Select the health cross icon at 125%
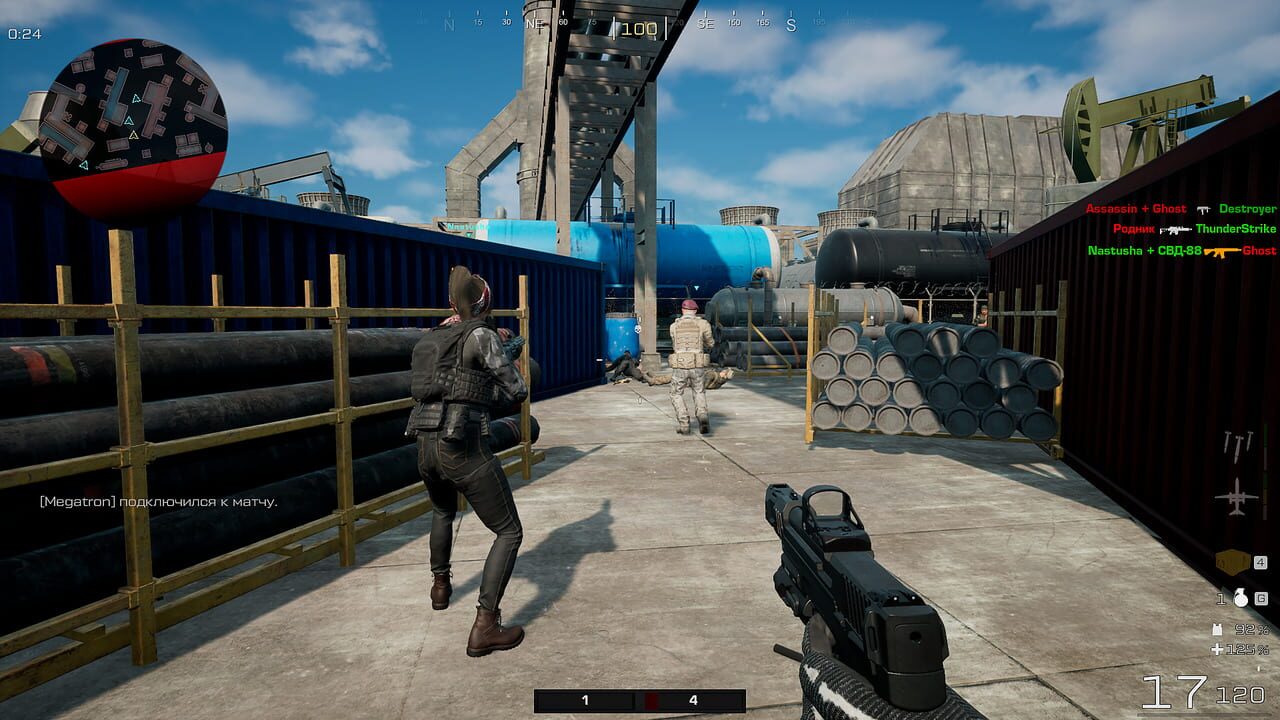 tap(1218, 650)
